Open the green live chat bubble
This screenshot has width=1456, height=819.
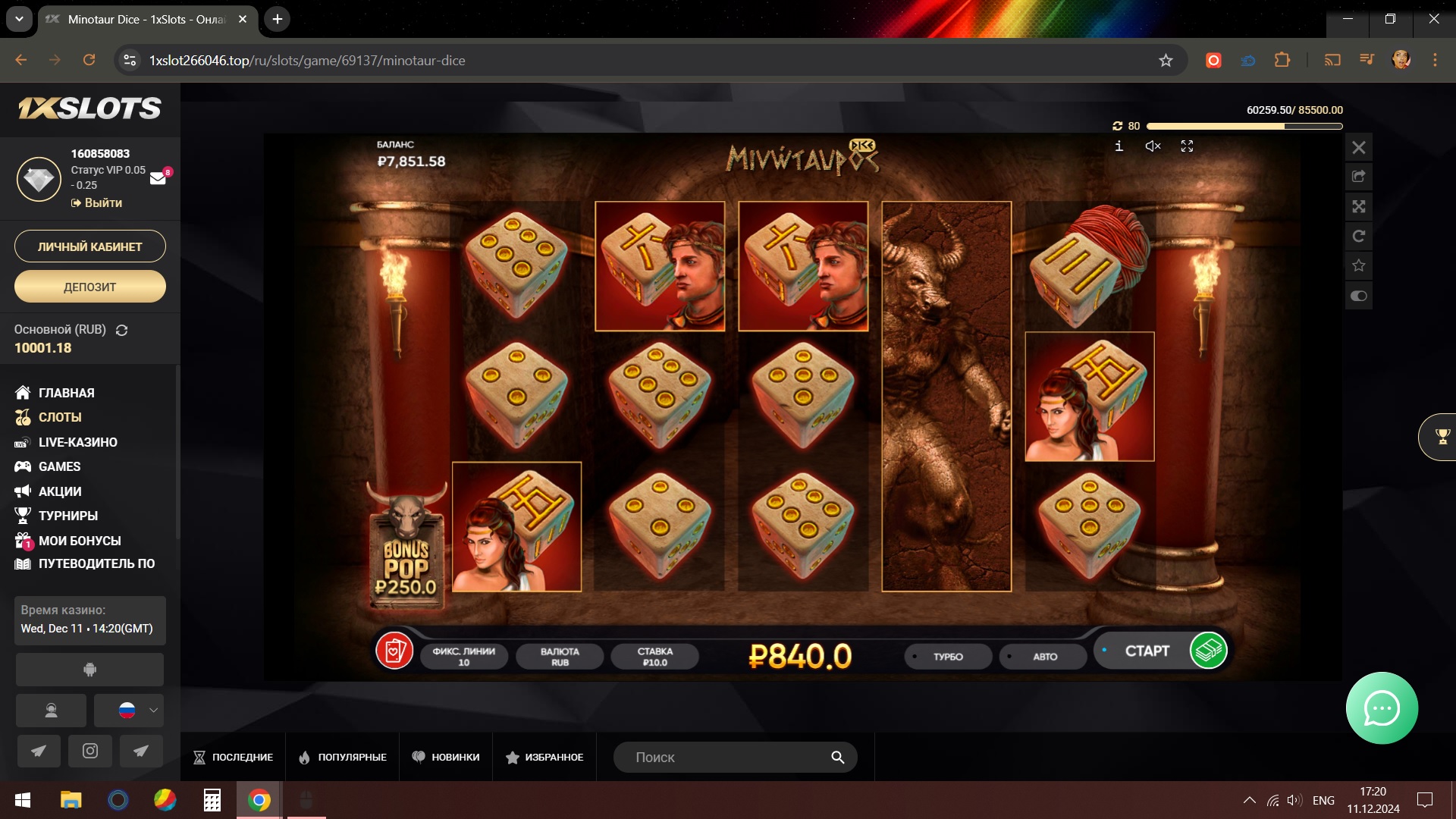click(x=1381, y=708)
